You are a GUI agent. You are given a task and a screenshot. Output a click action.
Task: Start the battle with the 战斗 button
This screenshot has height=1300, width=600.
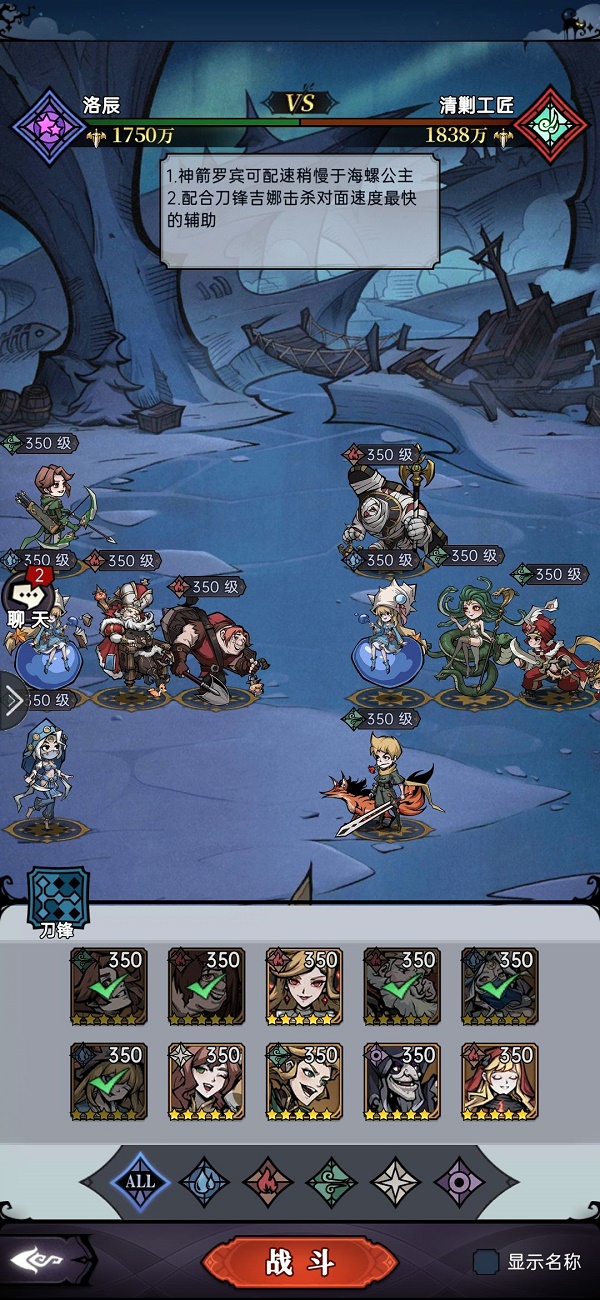tap(300, 1262)
